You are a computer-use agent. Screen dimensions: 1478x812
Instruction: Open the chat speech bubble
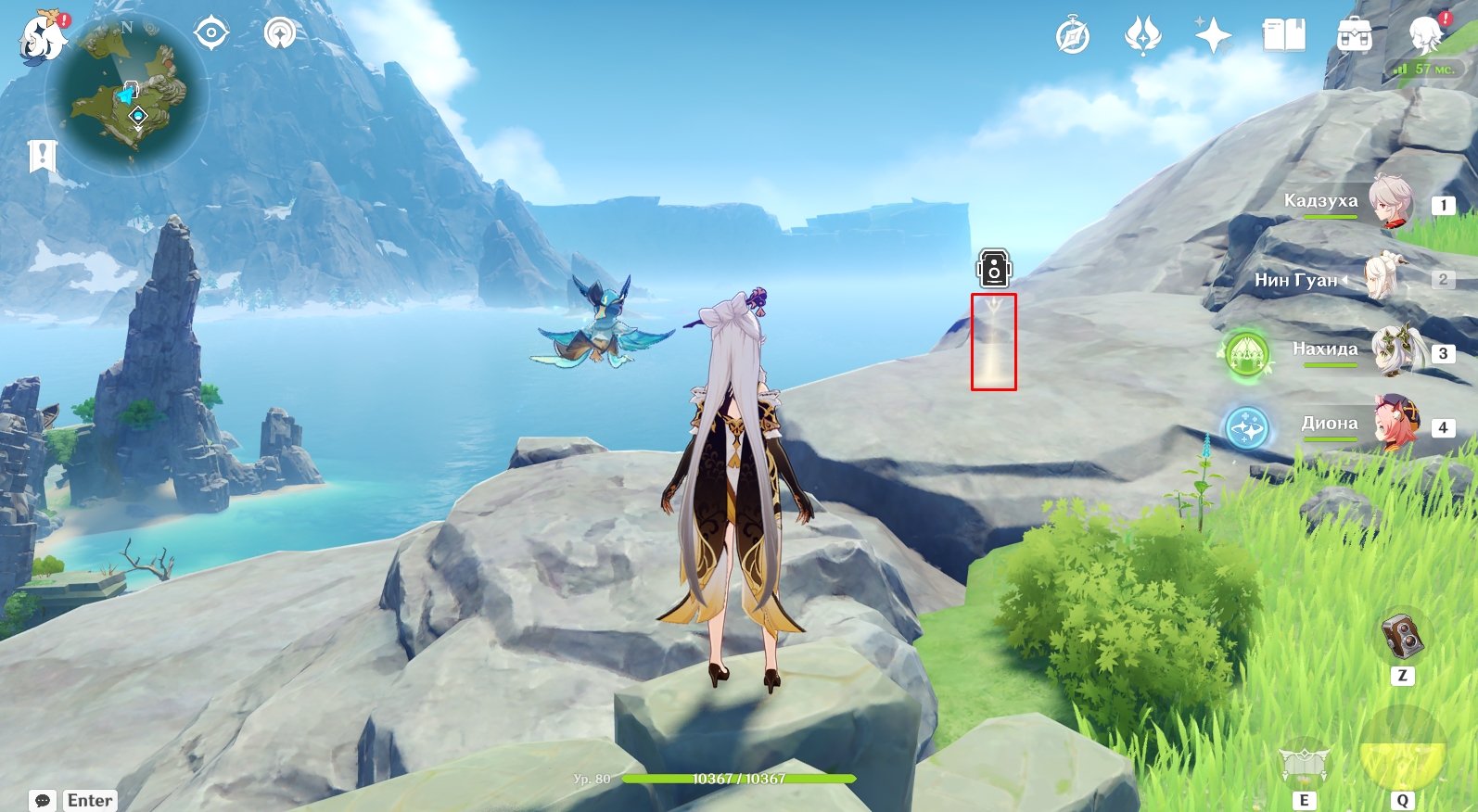(43, 800)
